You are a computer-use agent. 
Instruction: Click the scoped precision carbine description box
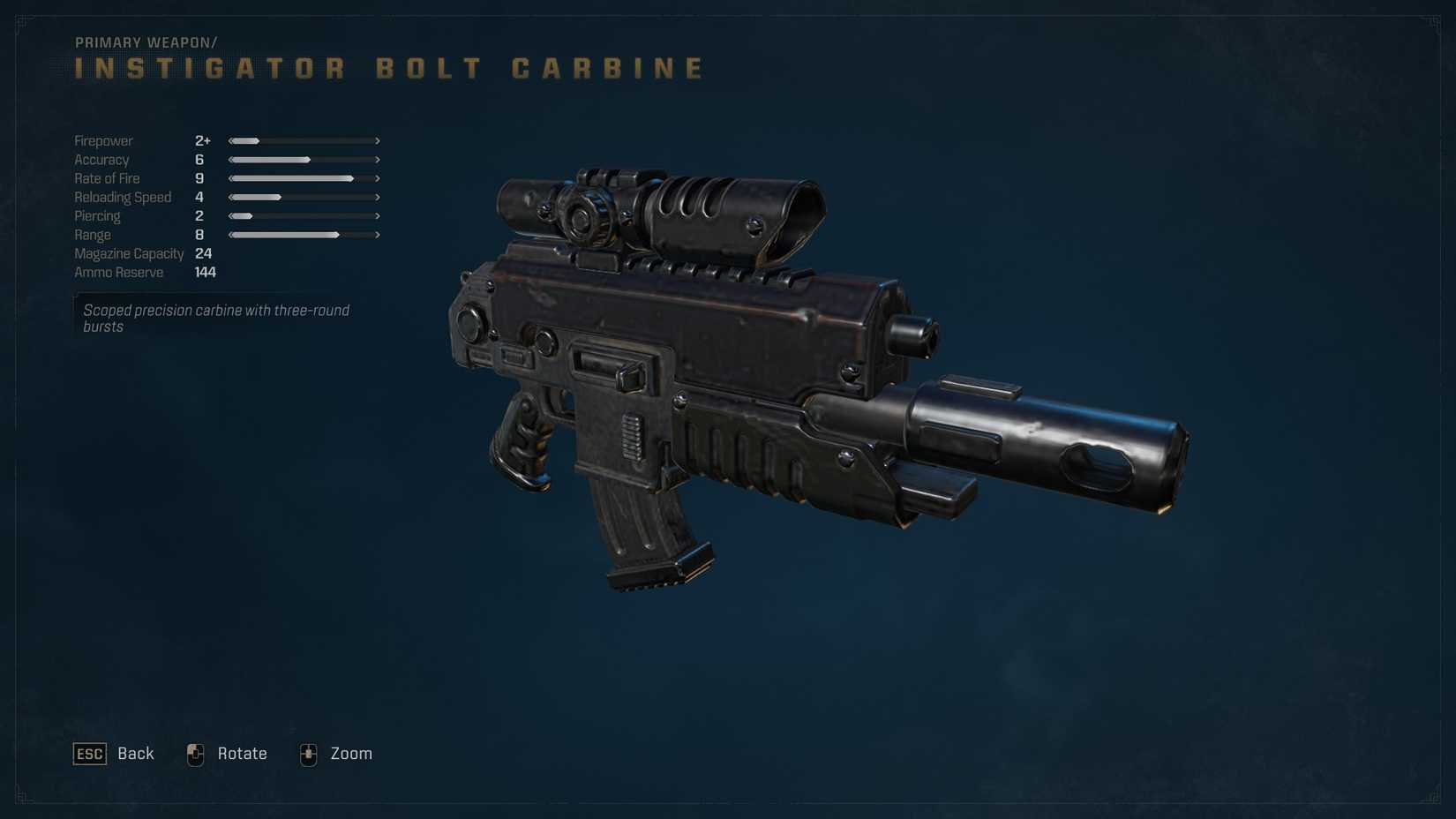coord(216,318)
